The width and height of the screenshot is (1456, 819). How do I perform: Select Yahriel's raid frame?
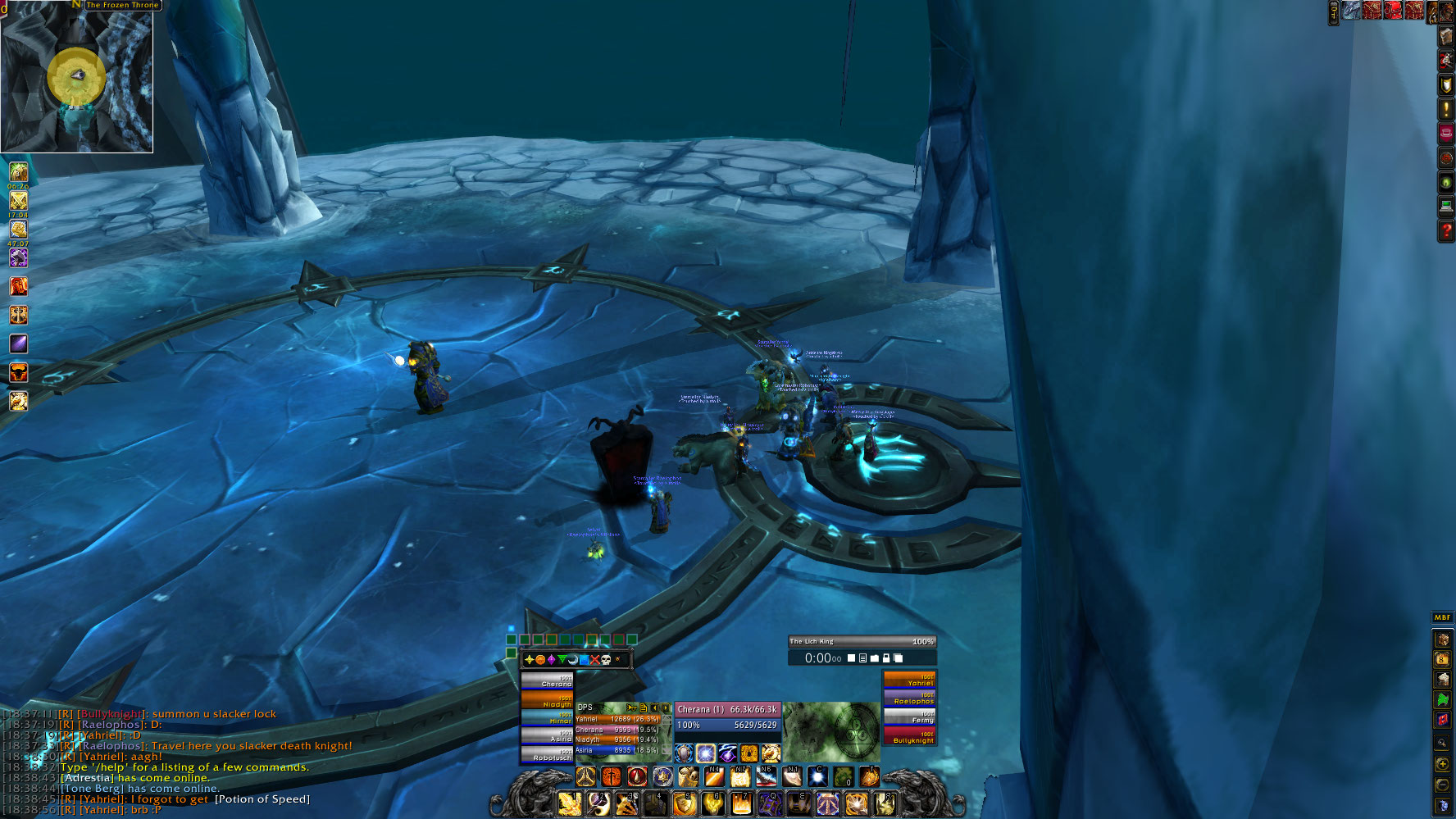point(909,680)
